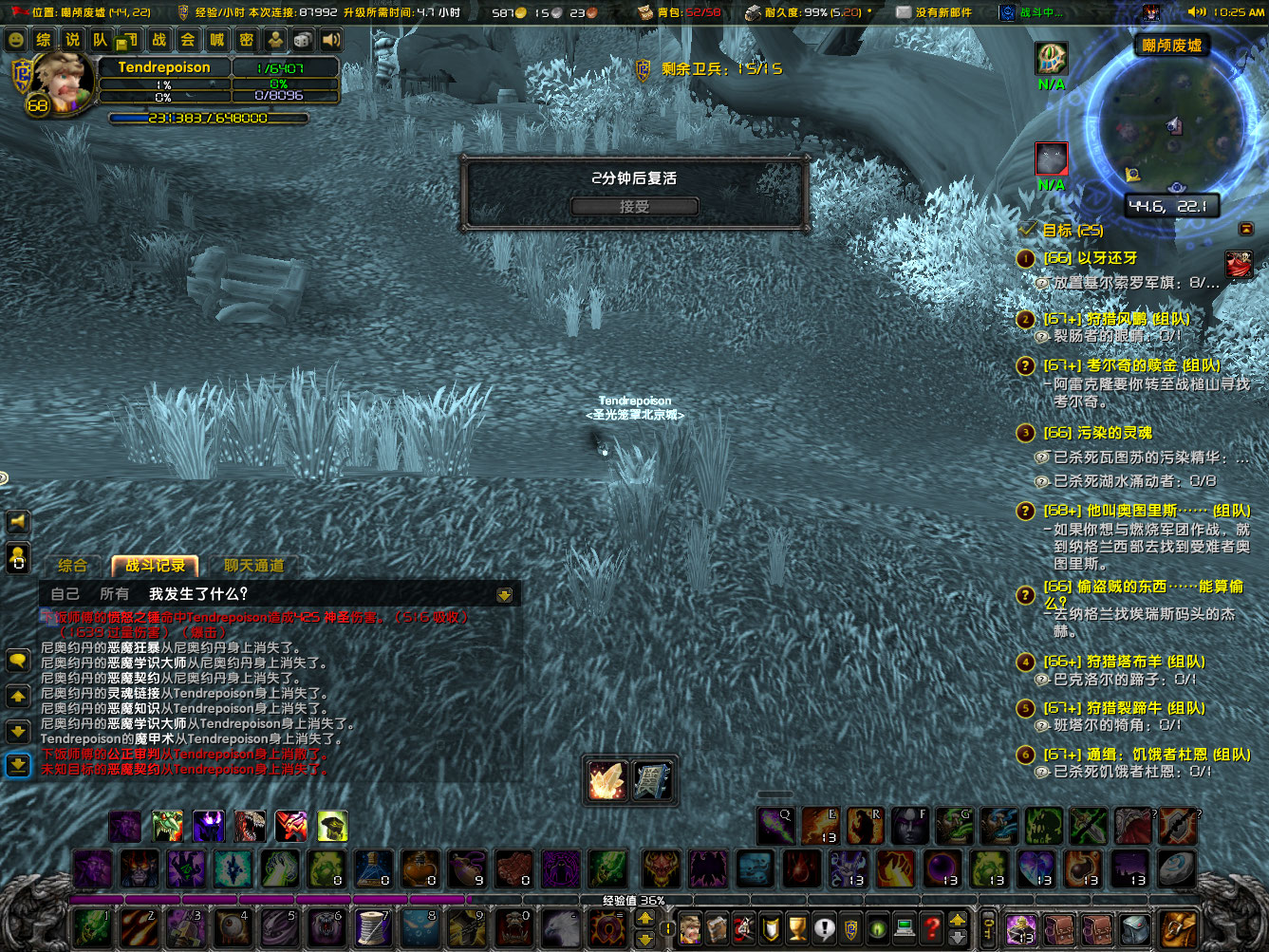Image resolution: width=1269 pixels, height=952 pixels.
Task: Switch to the 聊天通道 chat tab
Action: pyautogui.click(x=253, y=565)
